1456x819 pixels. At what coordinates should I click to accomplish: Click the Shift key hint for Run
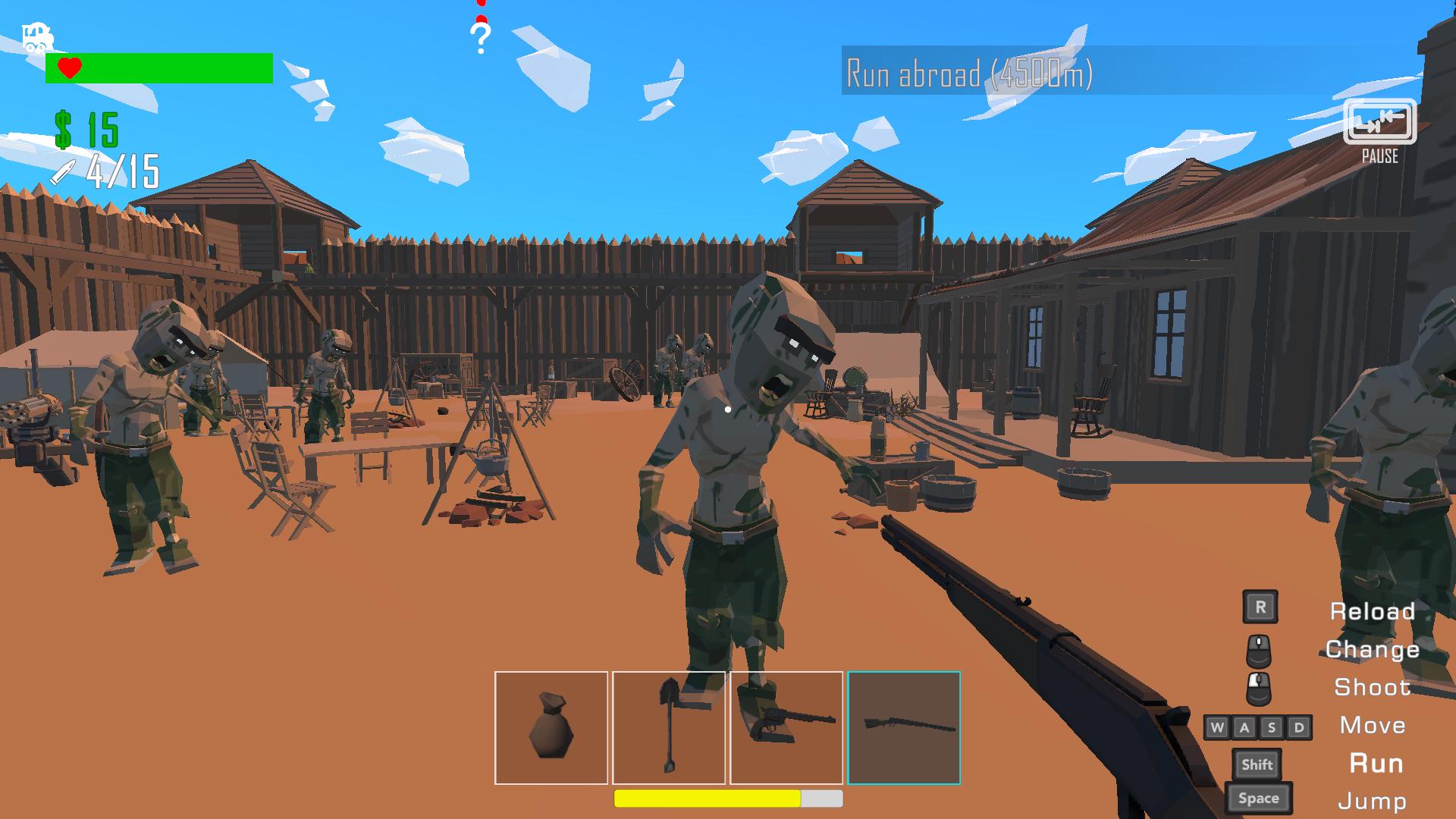click(1258, 764)
